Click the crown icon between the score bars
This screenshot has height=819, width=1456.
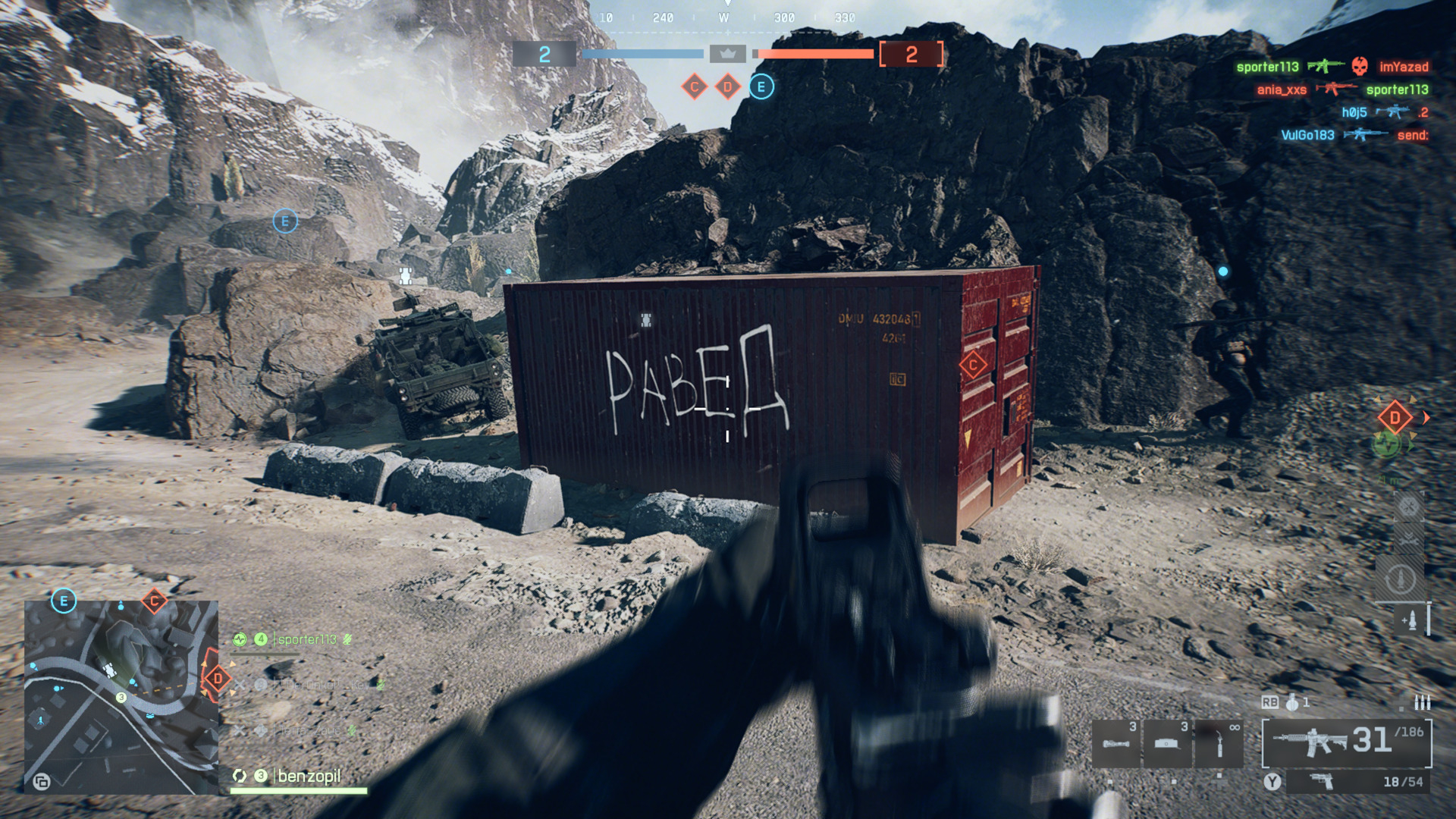727,54
